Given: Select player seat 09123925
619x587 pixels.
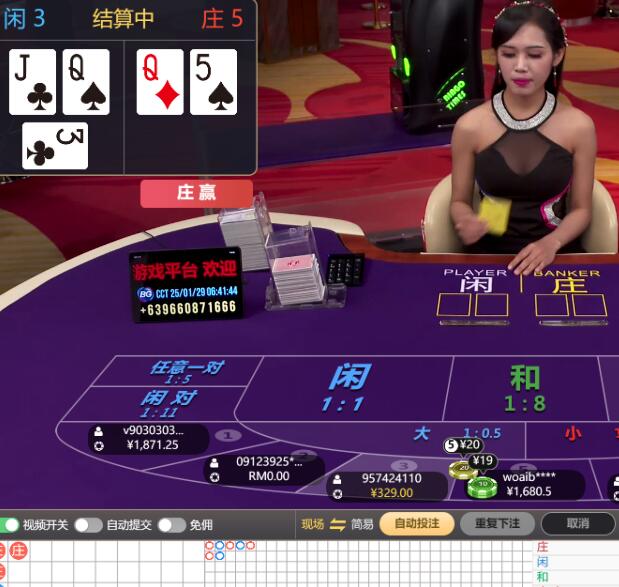Looking at the screenshot, I should [x=263, y=469].
